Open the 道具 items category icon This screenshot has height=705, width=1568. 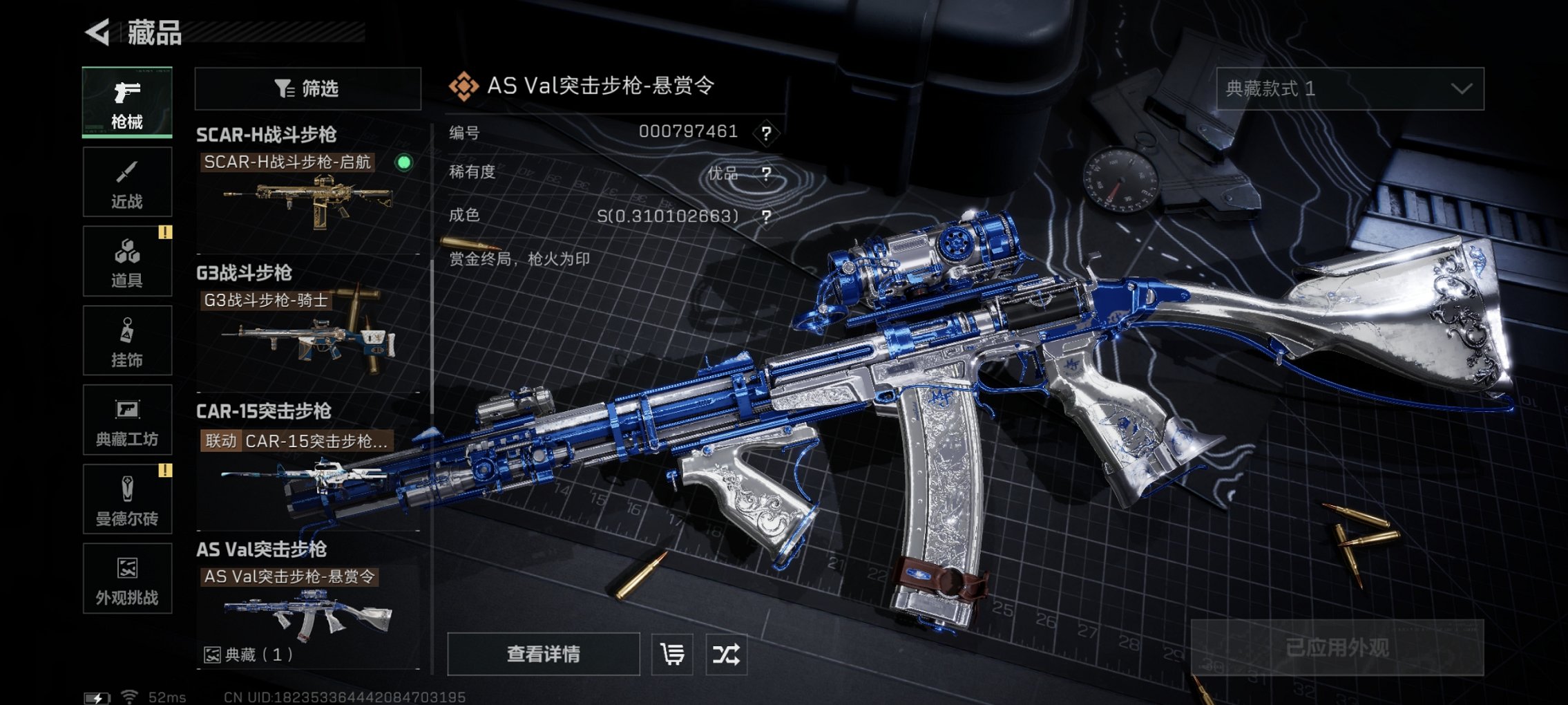click(x=126, y=261)
